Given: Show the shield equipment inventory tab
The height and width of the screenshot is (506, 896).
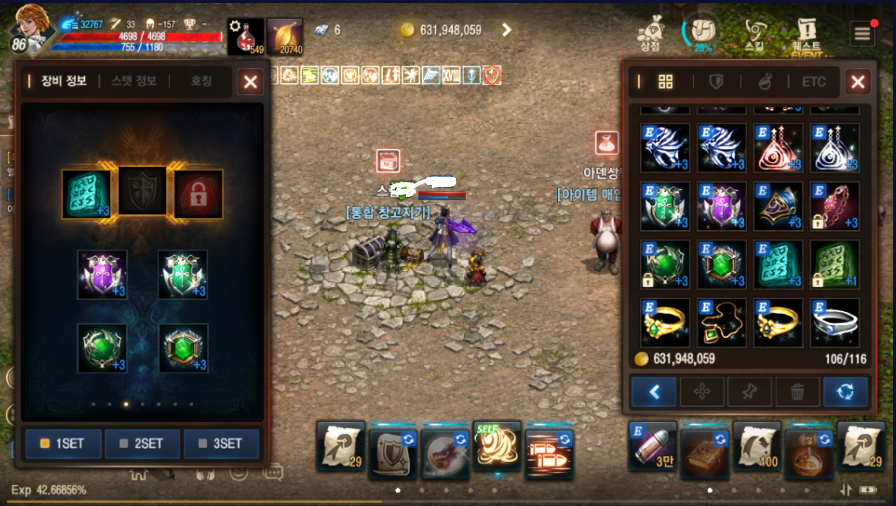Looking at the screenshot, I should [x=716, y=82].
